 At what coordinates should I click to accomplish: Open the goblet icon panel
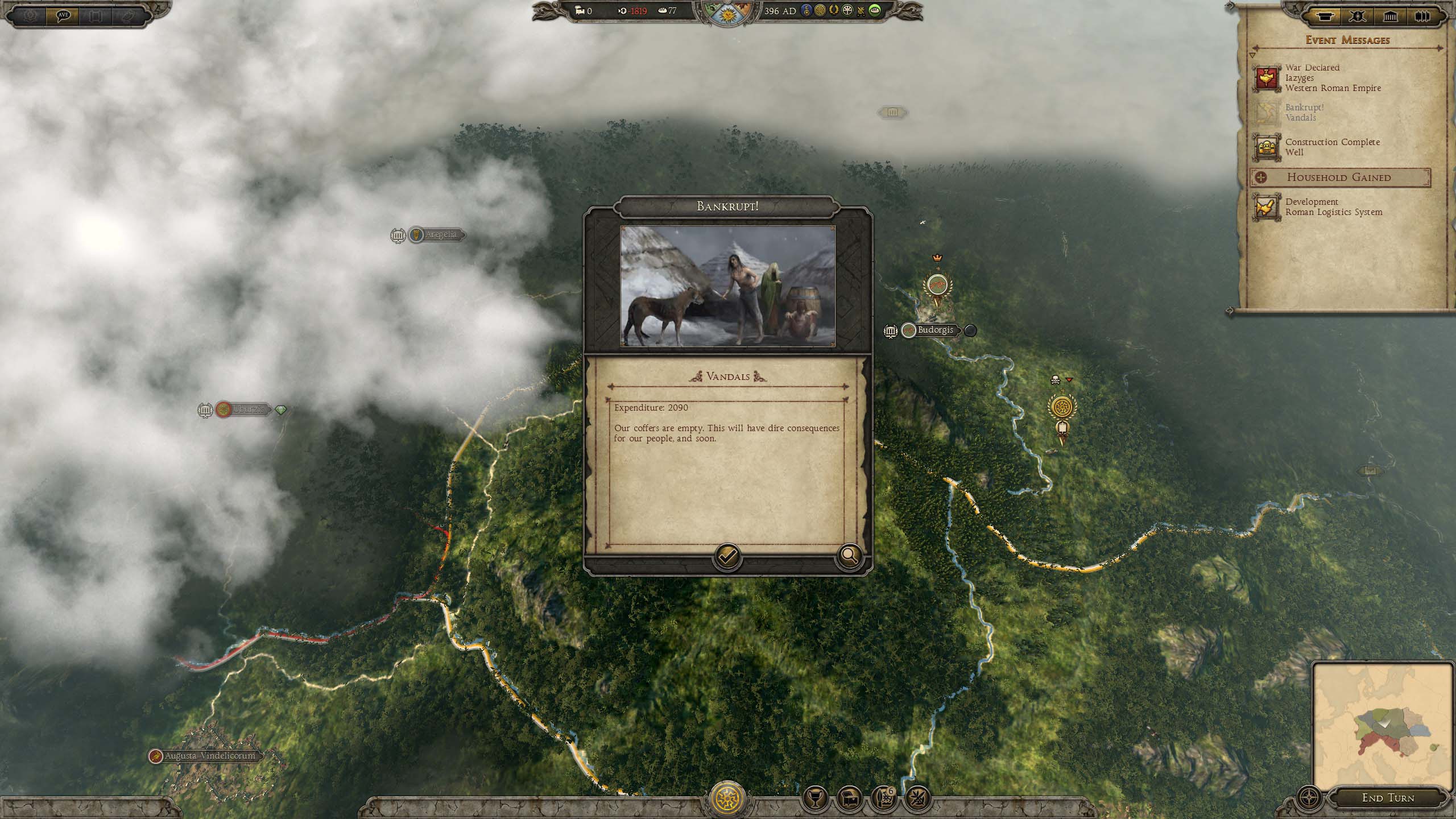coord(814,799)
